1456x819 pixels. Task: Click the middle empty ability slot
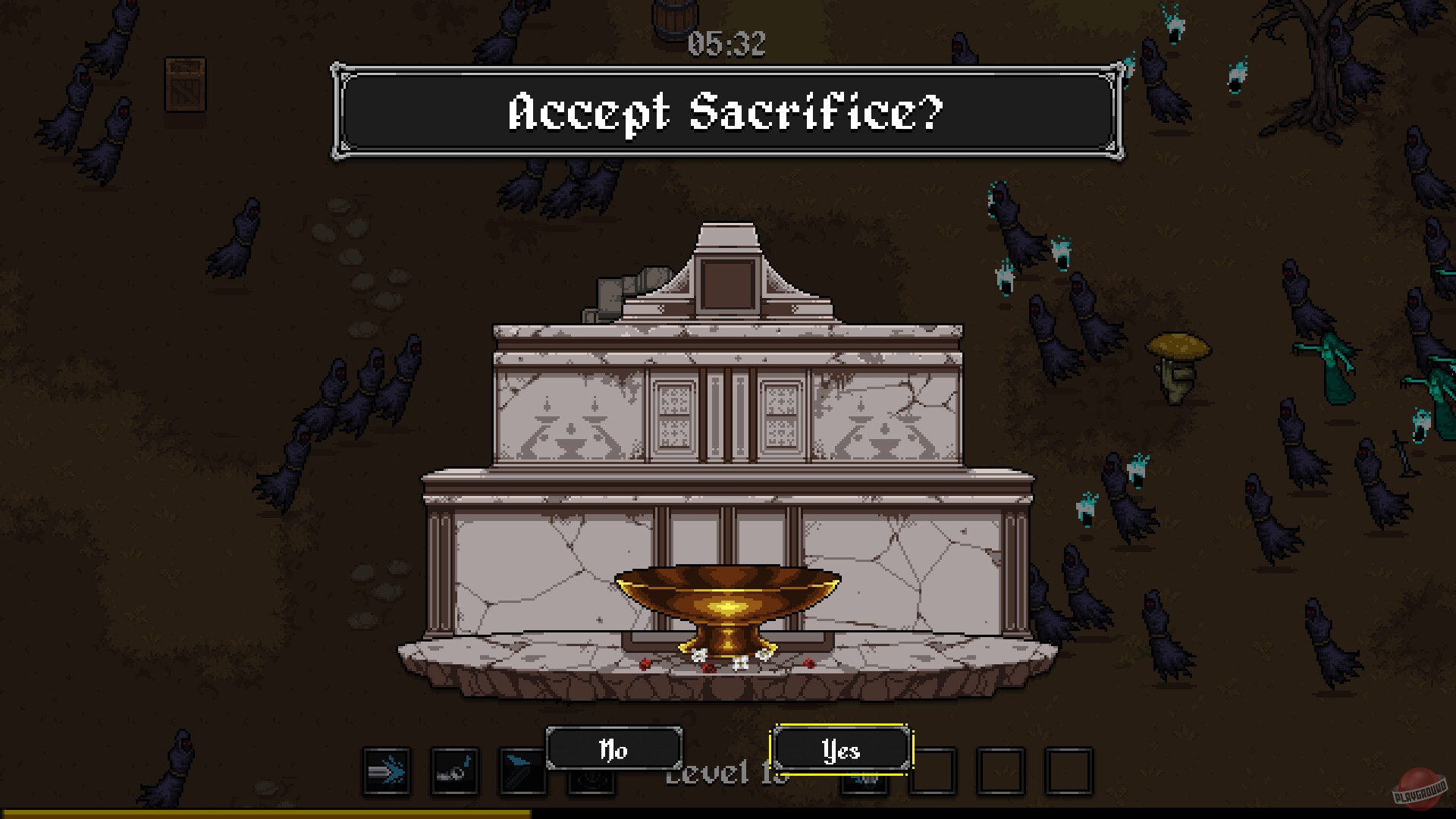pos(1000,772)
